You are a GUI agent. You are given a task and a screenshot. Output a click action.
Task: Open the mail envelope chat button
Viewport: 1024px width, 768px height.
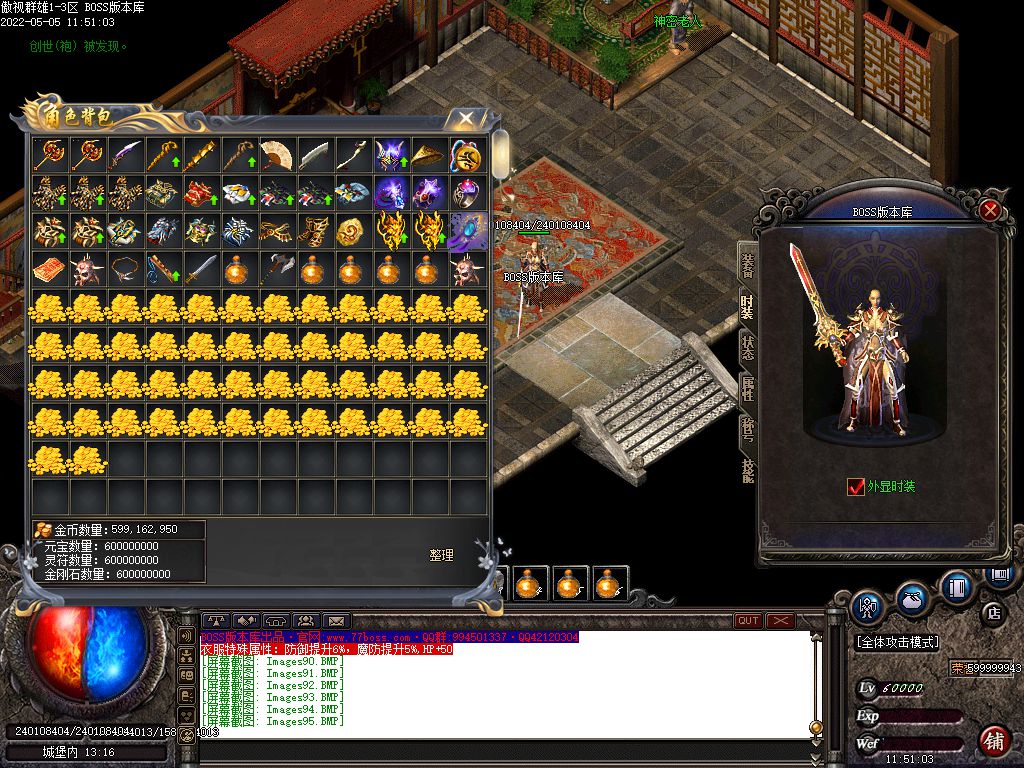(x=335, y=621)
